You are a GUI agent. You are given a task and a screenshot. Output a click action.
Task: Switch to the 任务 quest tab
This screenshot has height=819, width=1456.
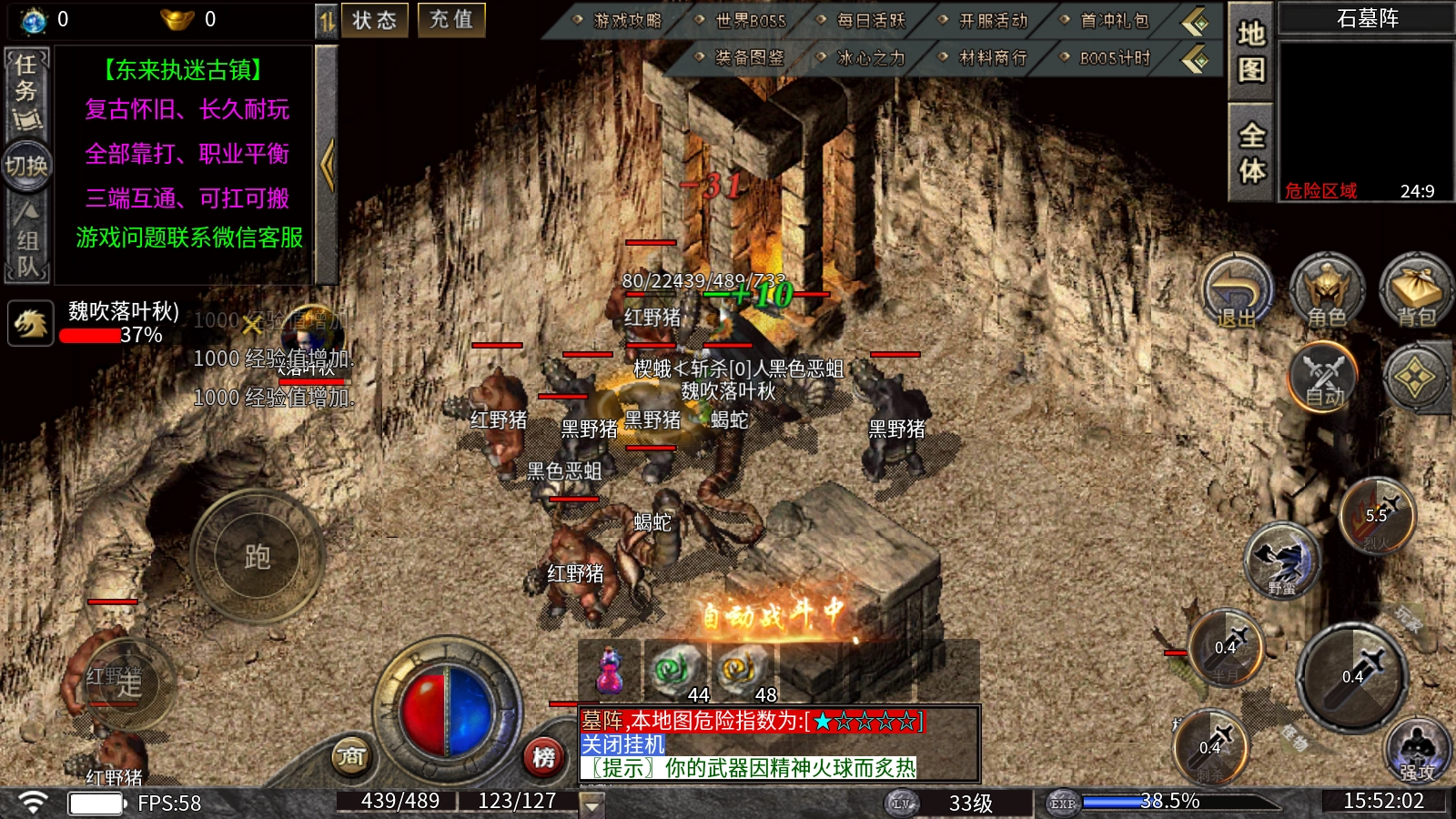[x=26, y=91]
